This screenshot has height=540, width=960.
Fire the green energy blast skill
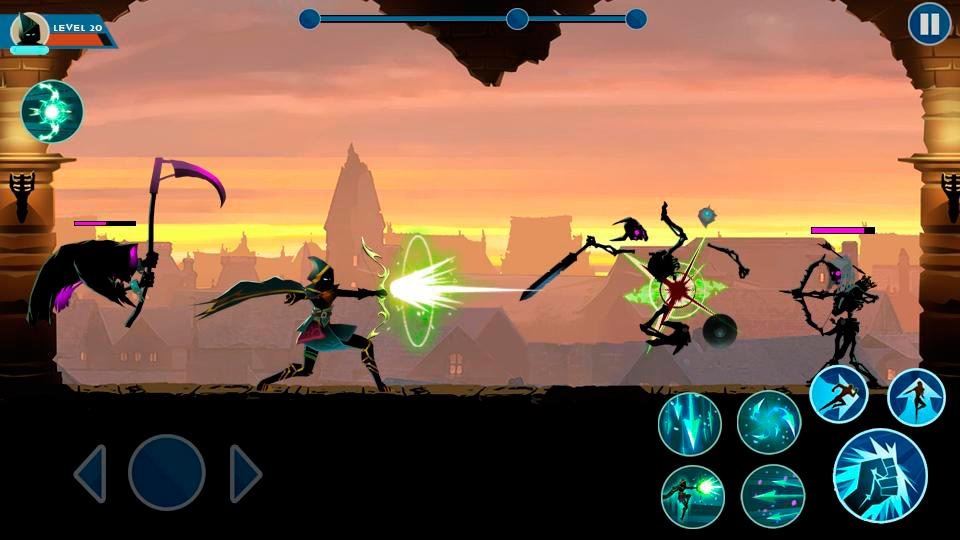click(x=693, y=497)
